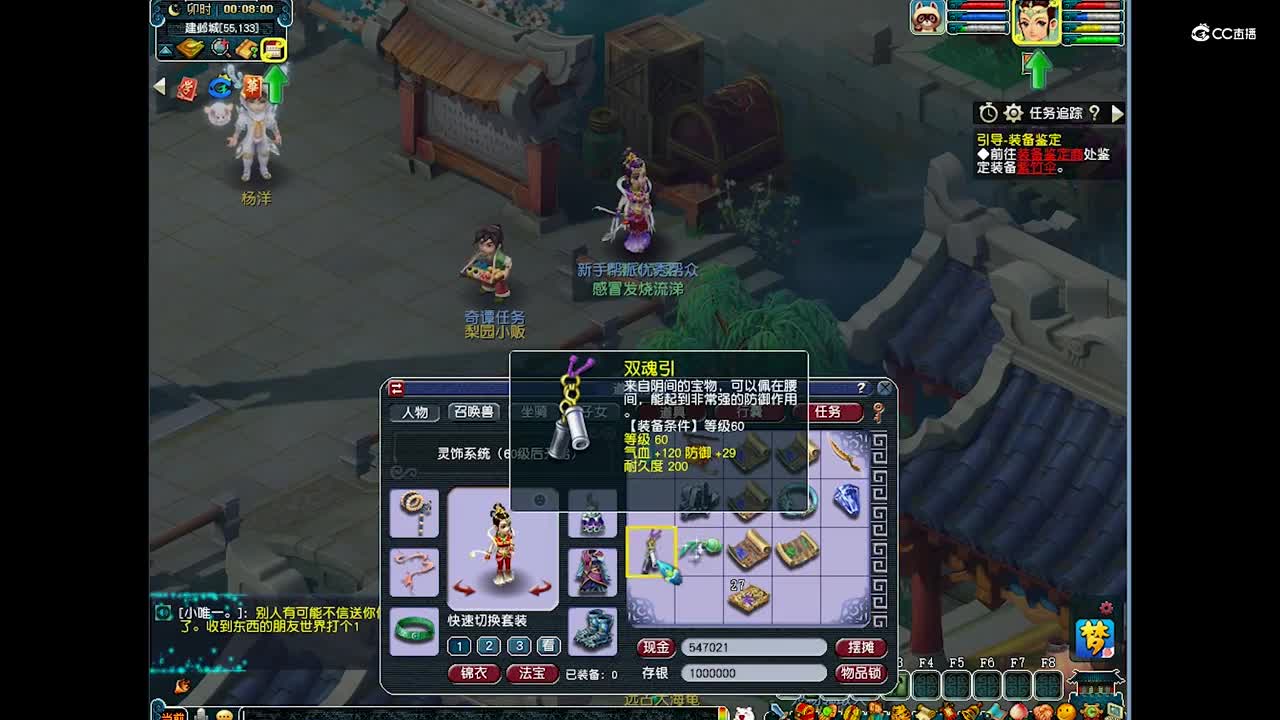This screenshot has height=720, width=1280.
Task: Open the task tracker settings gear
Action: [1013, 113]
